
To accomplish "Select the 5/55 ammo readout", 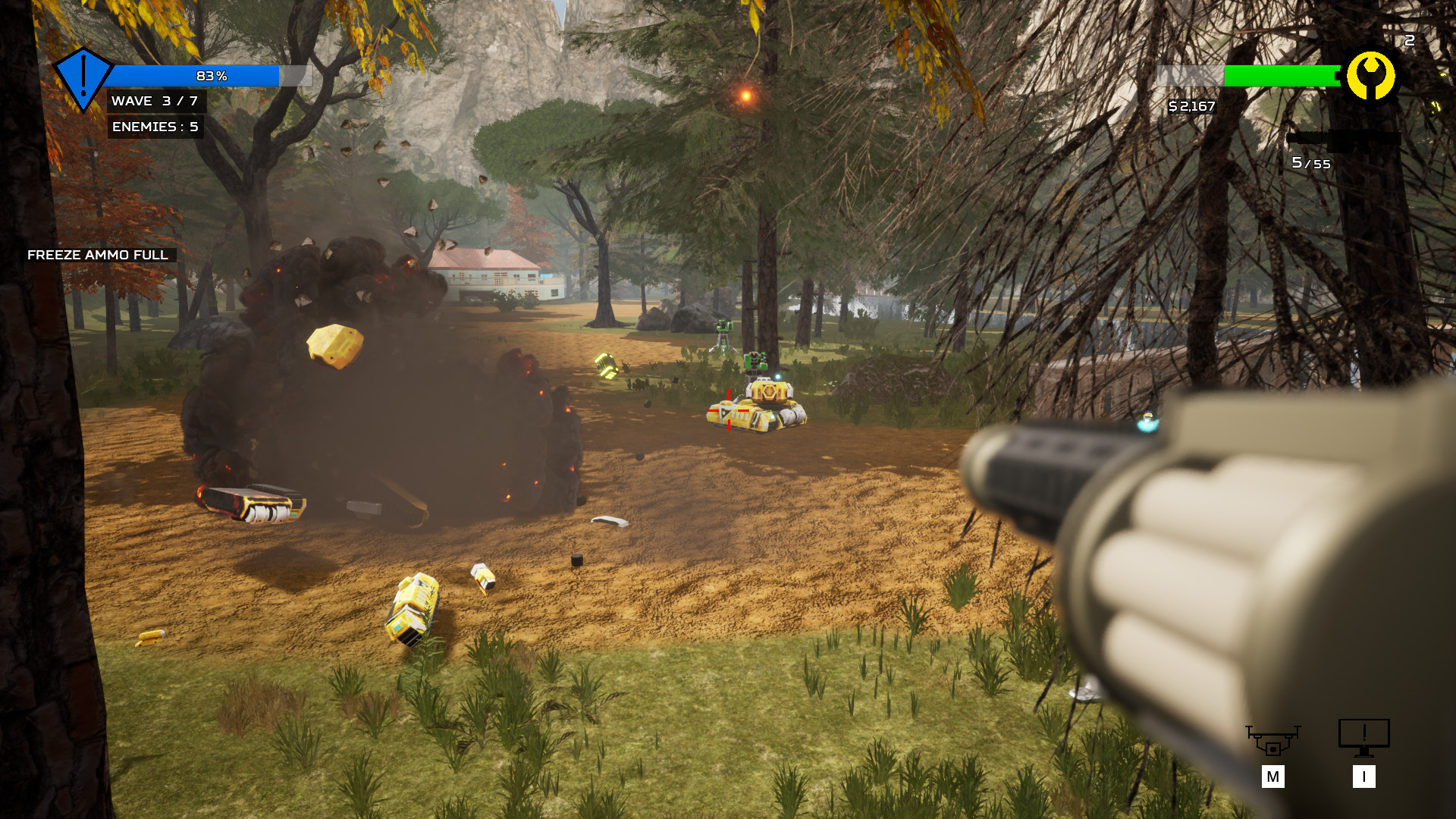I will [x=1310, y=163].
